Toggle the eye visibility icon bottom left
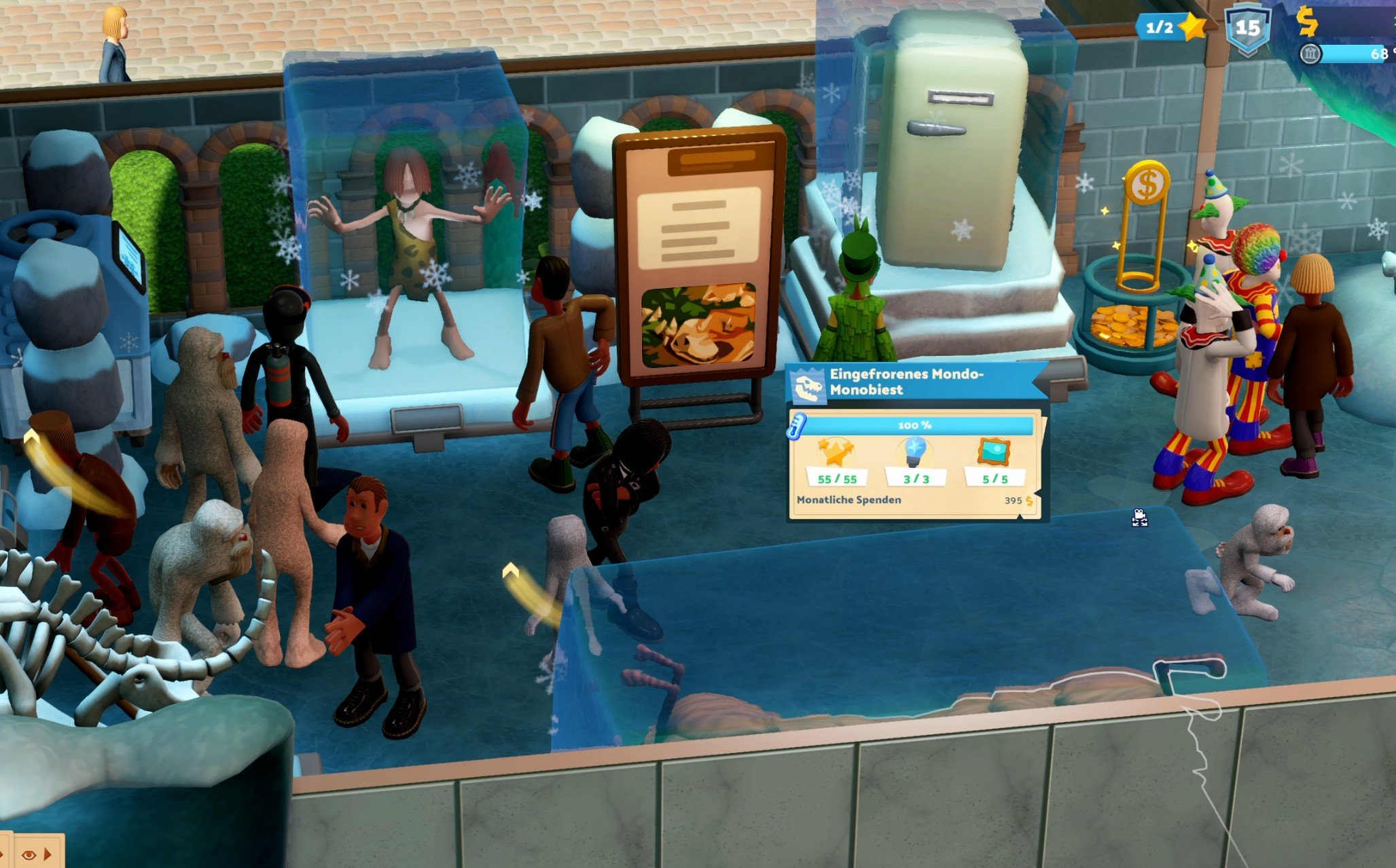1396x868 pixels. click(29, 856)
